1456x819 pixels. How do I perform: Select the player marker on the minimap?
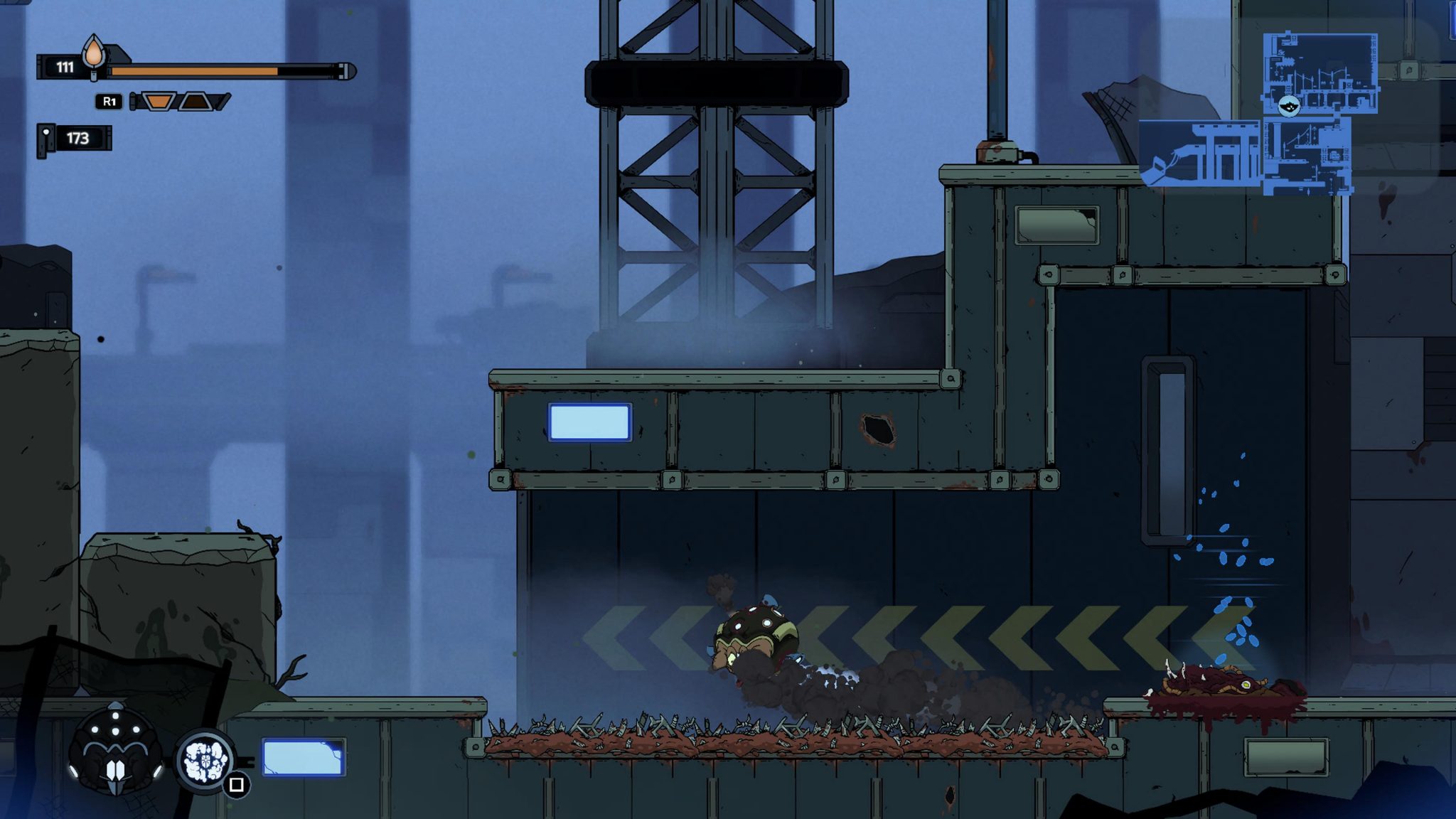click(1289, 107)
